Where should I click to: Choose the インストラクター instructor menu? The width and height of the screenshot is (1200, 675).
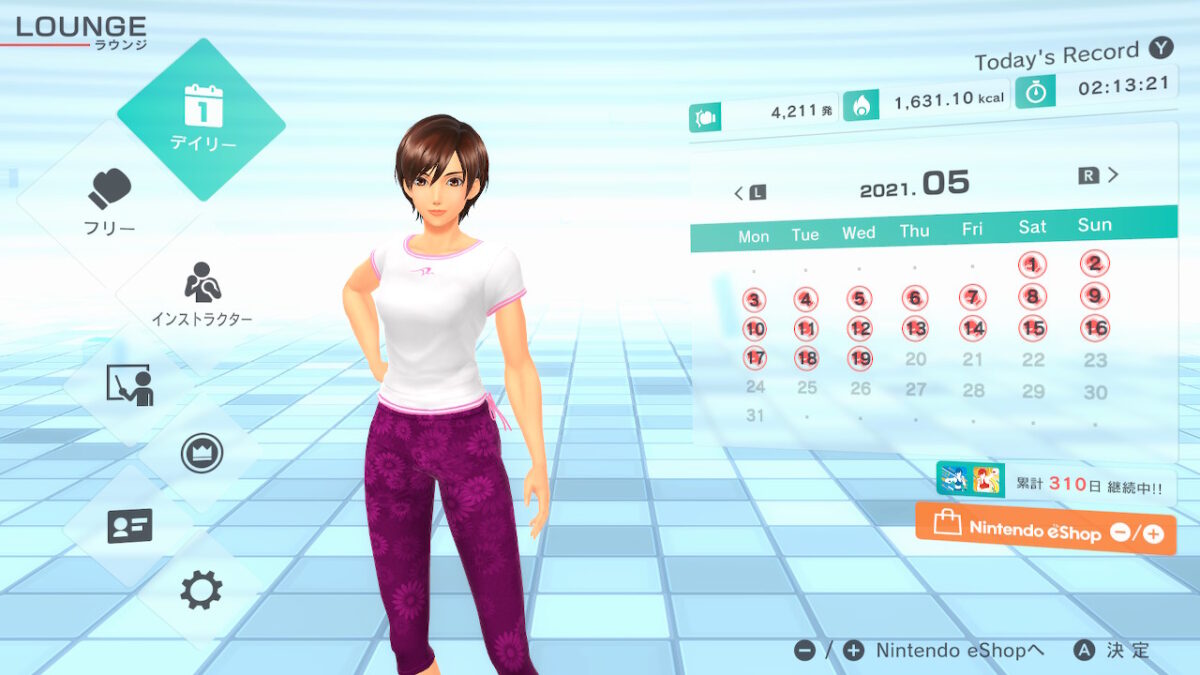pyautogui.click(x=201, y=295)
